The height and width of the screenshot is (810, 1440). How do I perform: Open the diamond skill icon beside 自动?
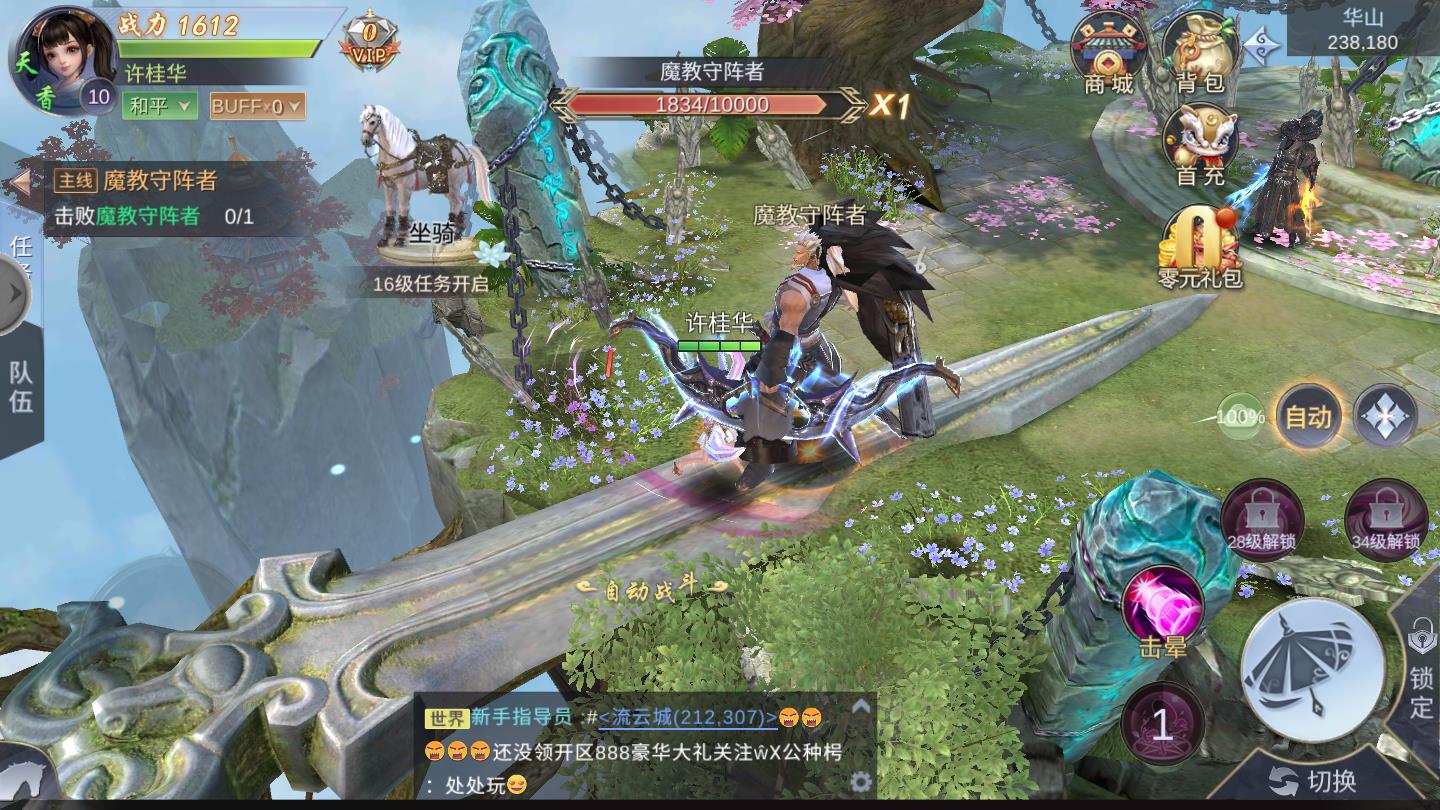[1383, 415]
